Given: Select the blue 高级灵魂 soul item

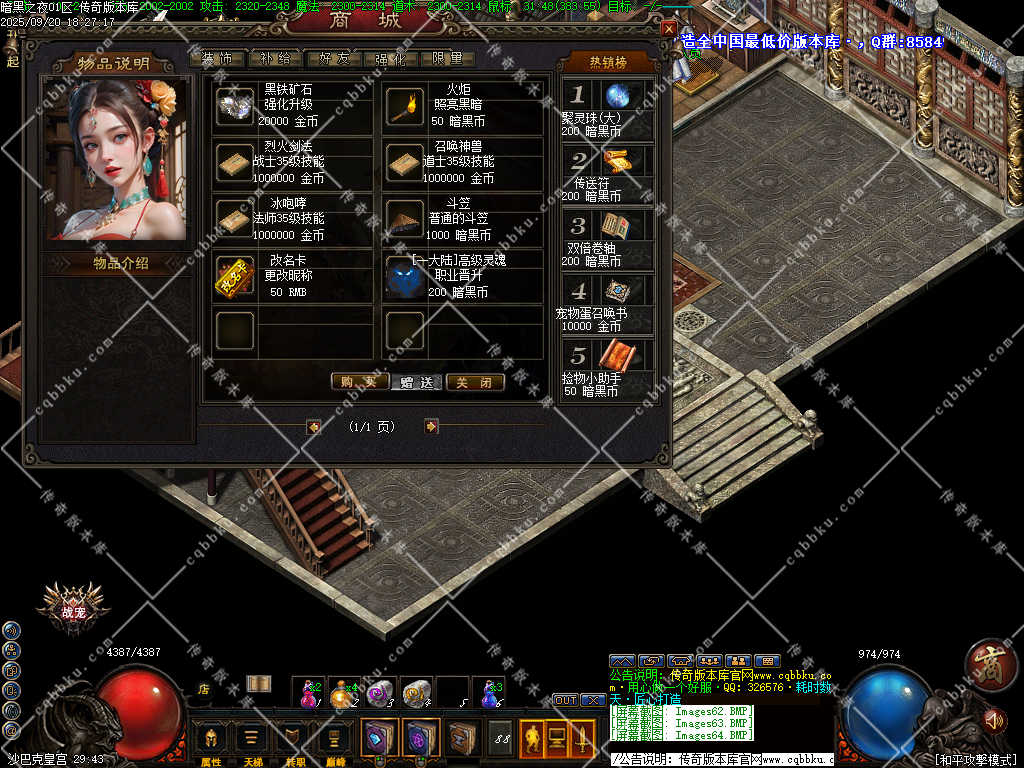Looking at the screenshot, I should [405, 276].
